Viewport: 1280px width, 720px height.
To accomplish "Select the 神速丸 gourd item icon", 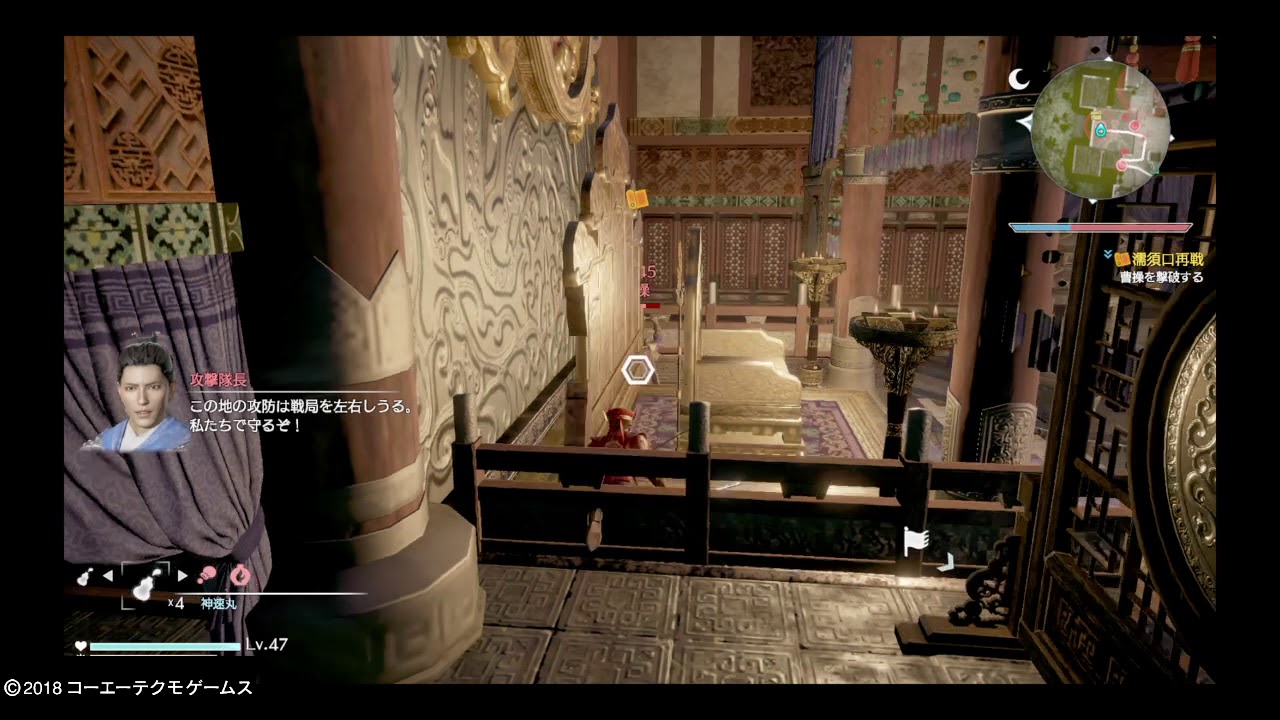I will pyautogui.click(x=142, y=587).
